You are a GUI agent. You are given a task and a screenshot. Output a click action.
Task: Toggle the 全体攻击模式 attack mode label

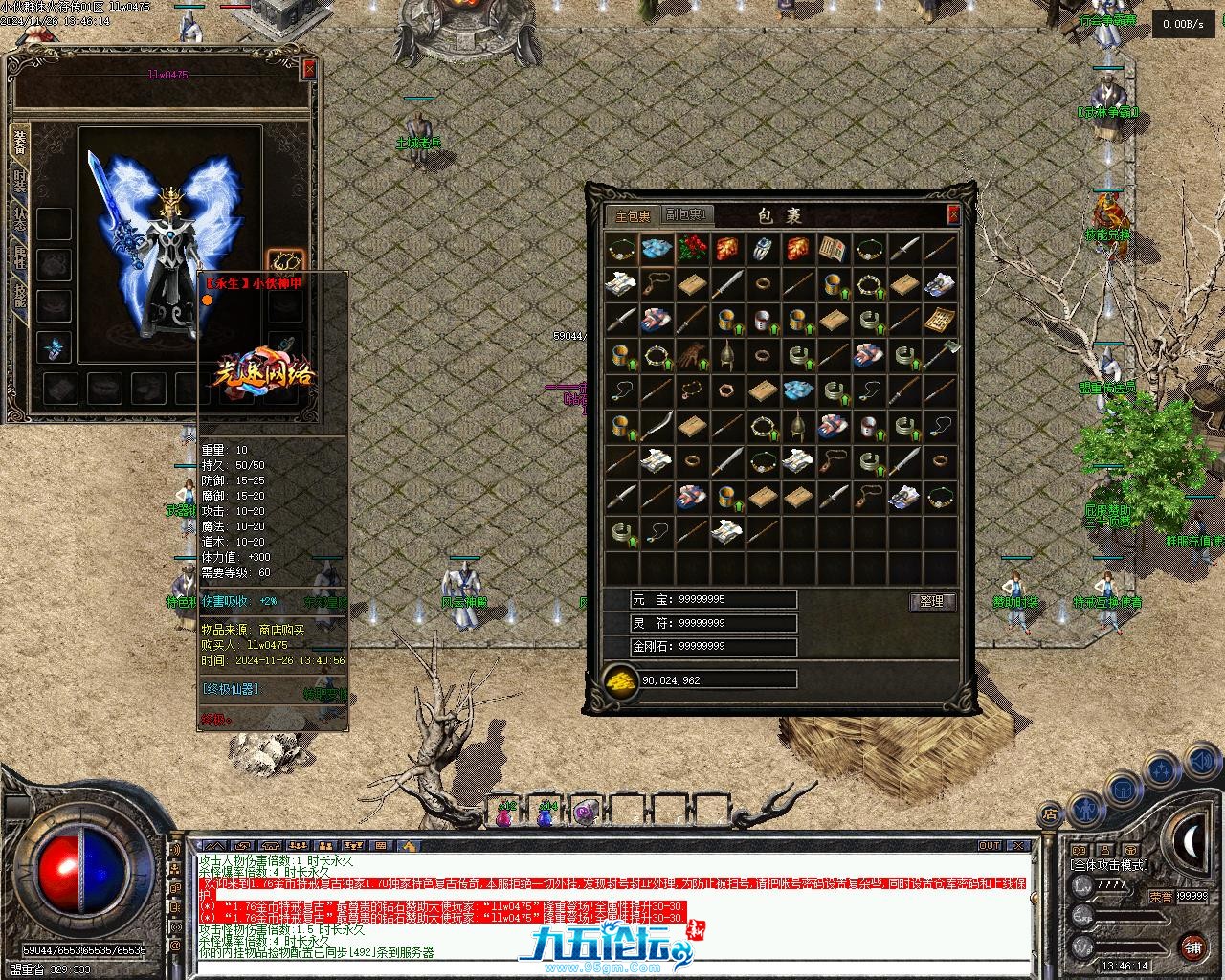1108,865
